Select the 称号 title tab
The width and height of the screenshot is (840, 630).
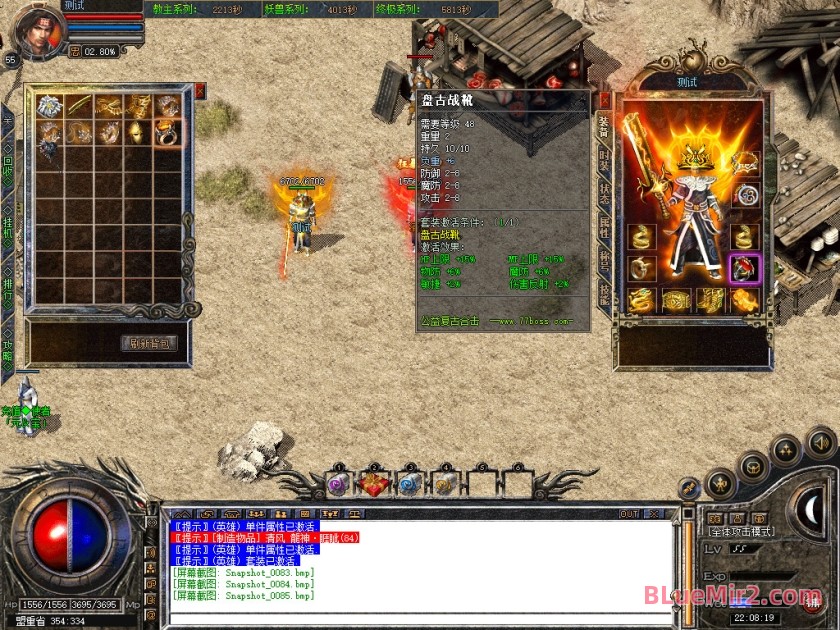[x=604, y=260]
